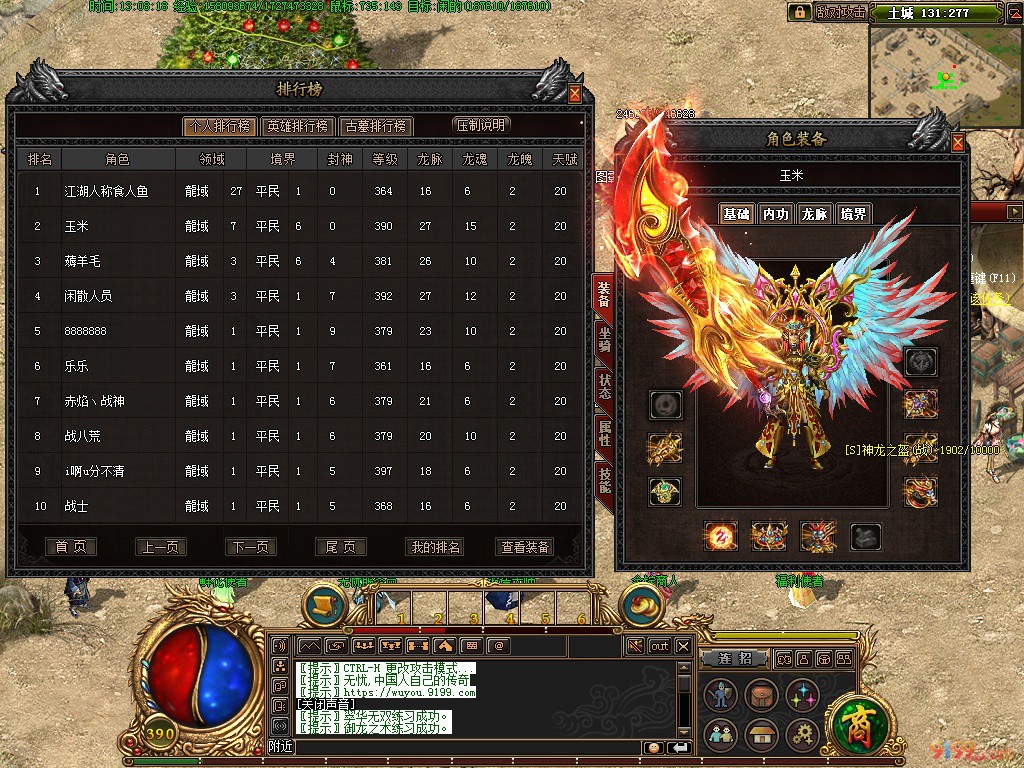Select the 境界 tab in equipment panel
This screenshot has height=768, width=1024.
[853, 214]
